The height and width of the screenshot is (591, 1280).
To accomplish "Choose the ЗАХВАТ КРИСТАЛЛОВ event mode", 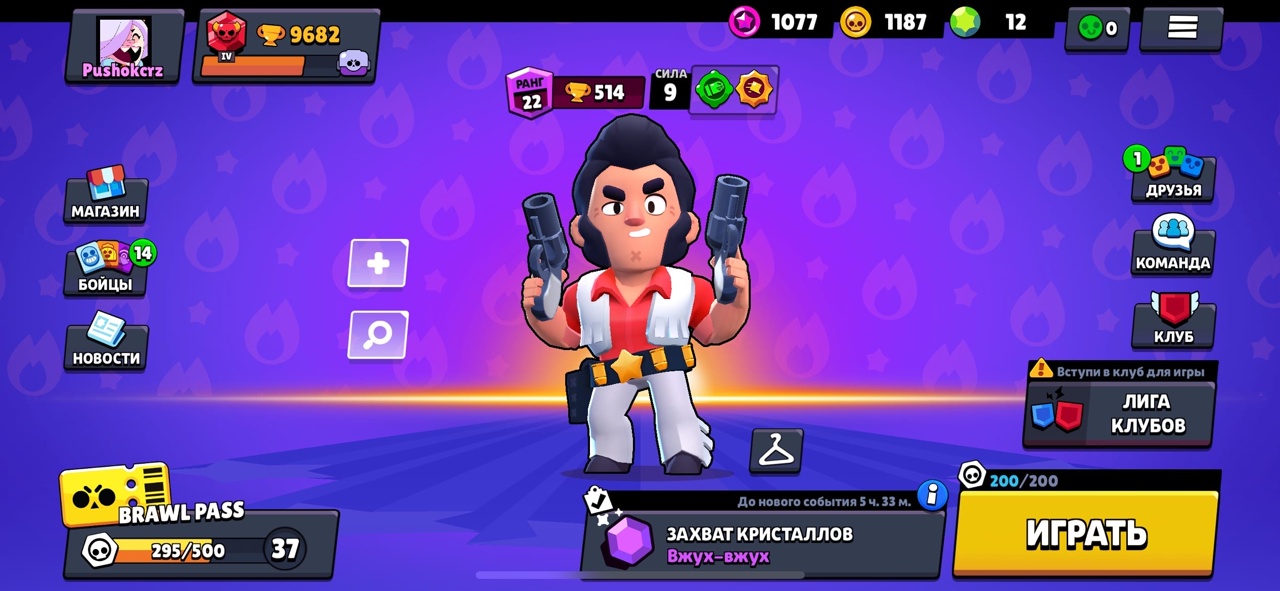I will [x=760, y=542].
